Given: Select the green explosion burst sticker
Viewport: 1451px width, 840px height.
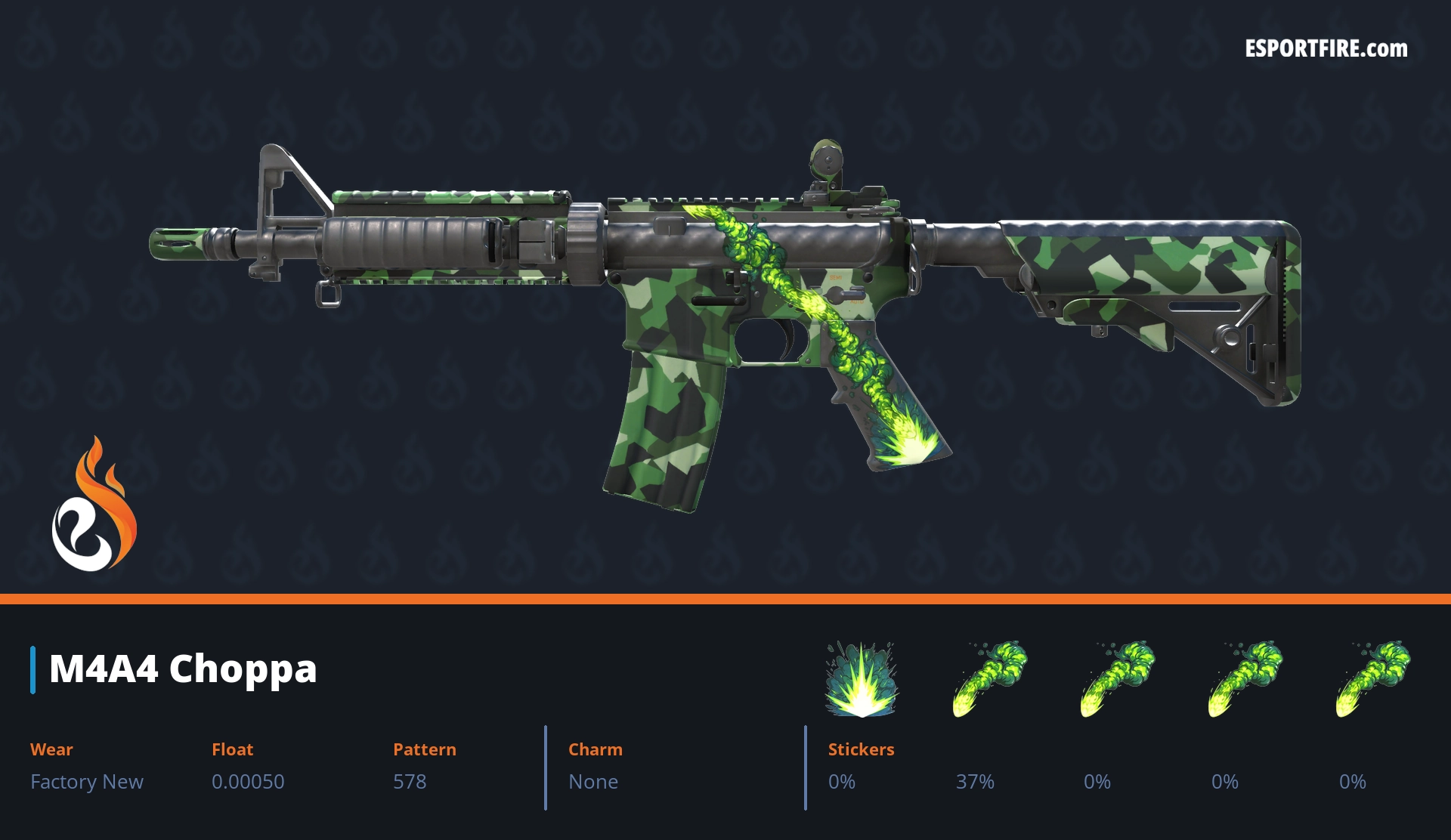Looking at the screenshot, I should click(861, 679).
